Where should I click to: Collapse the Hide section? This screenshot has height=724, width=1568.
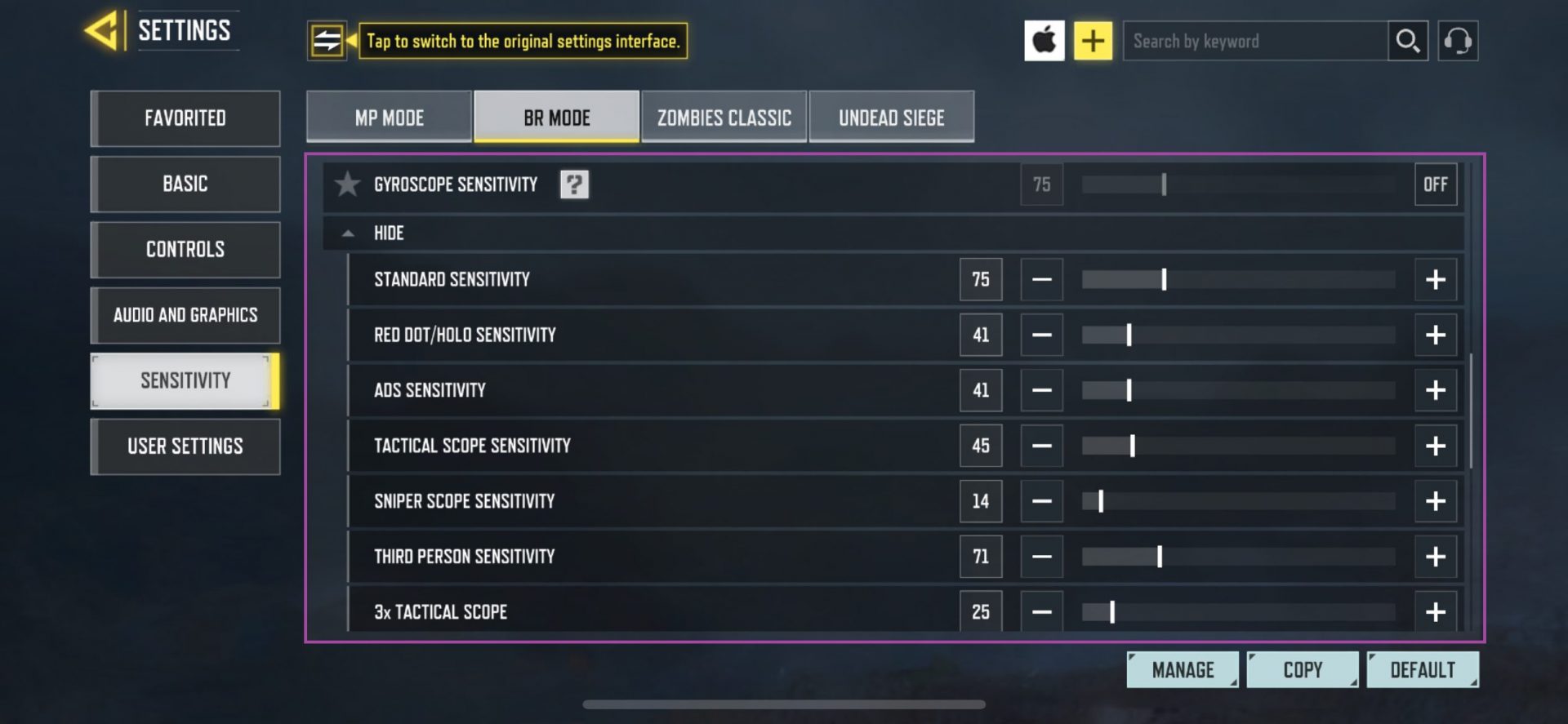[x=350, y=233]
